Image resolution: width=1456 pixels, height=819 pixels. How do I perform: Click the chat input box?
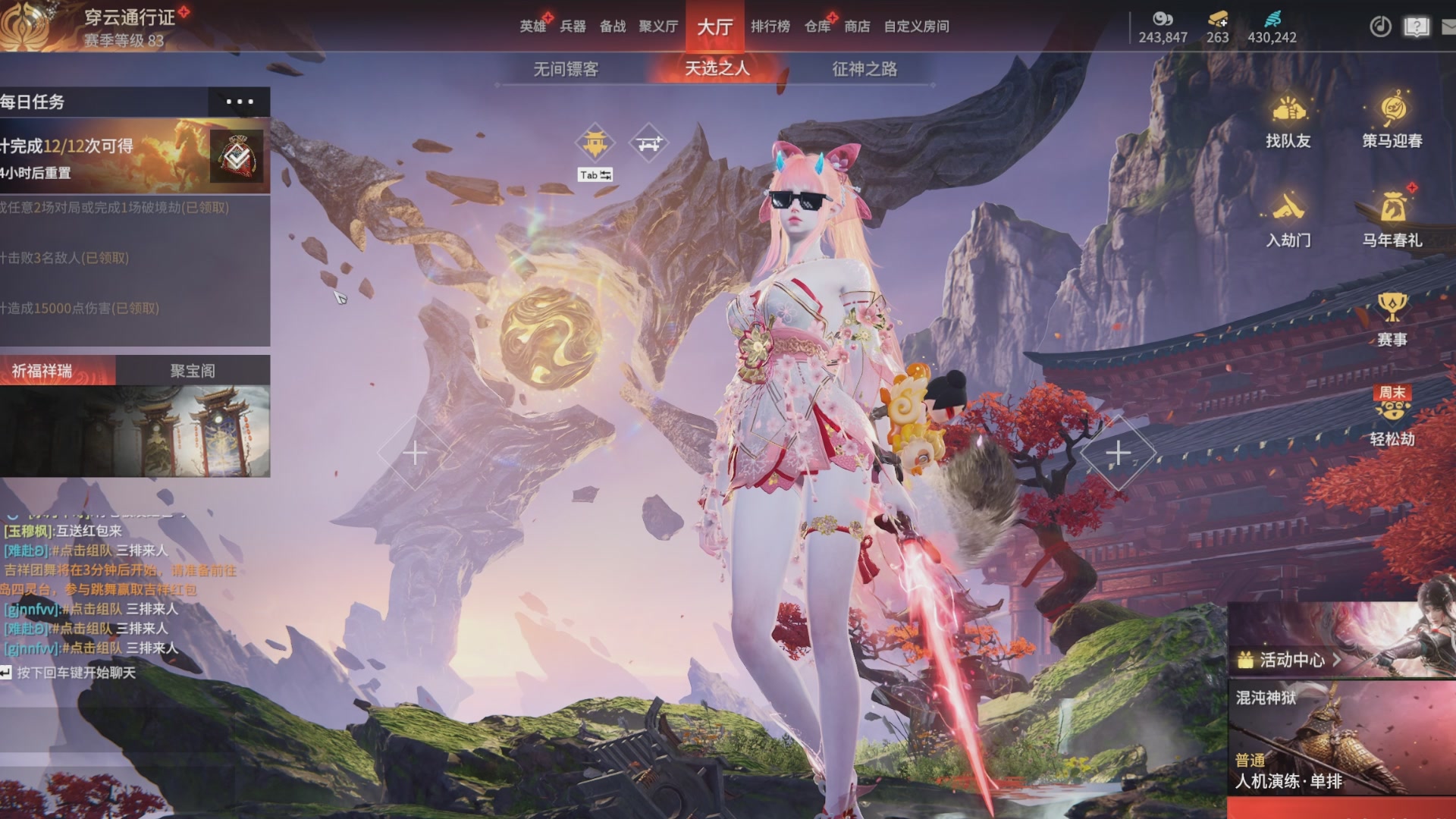[76, 673]
